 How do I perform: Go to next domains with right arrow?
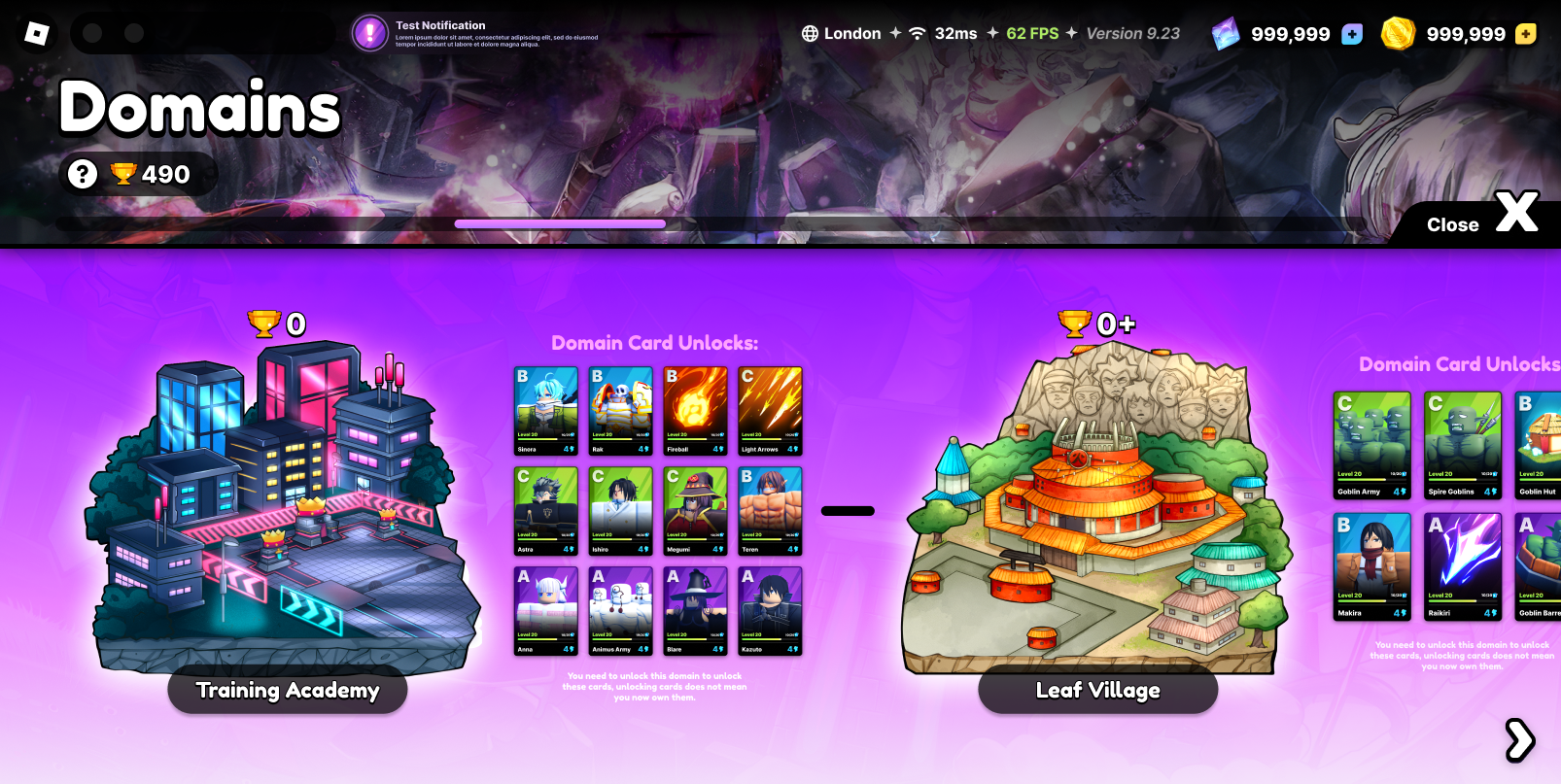[1519, 740]
